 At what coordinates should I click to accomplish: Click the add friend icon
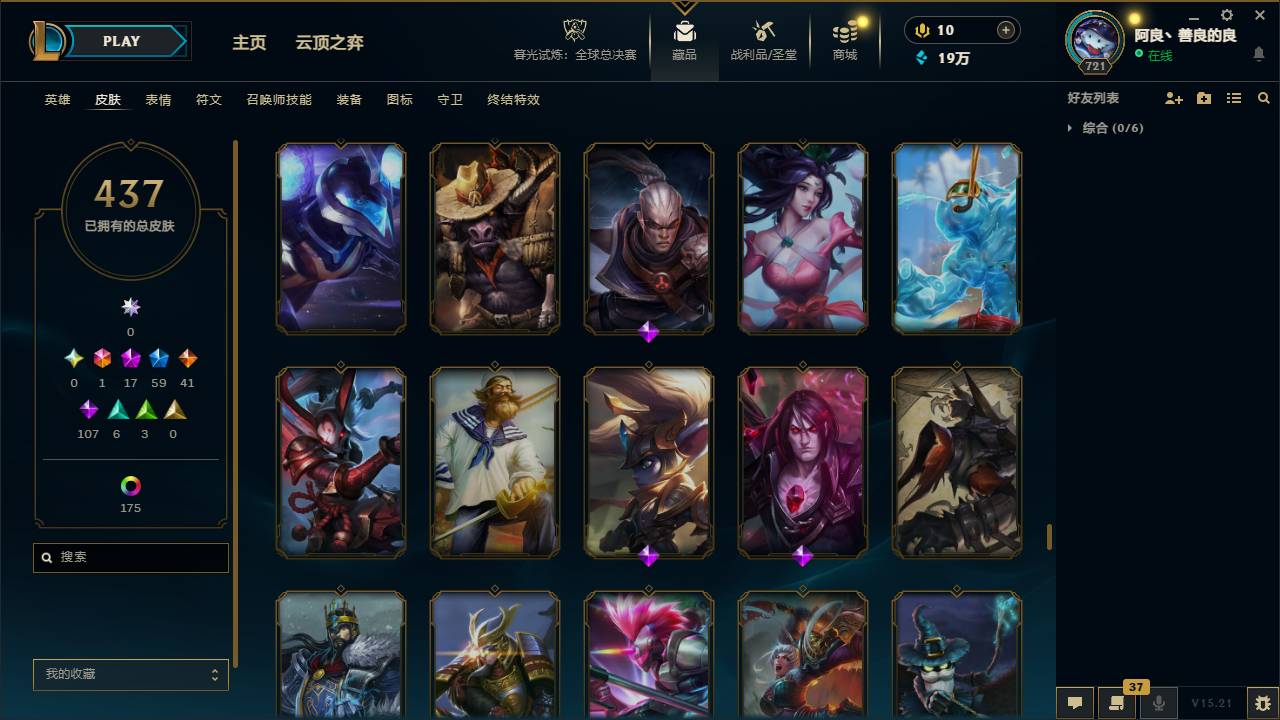pos(1172,97)
